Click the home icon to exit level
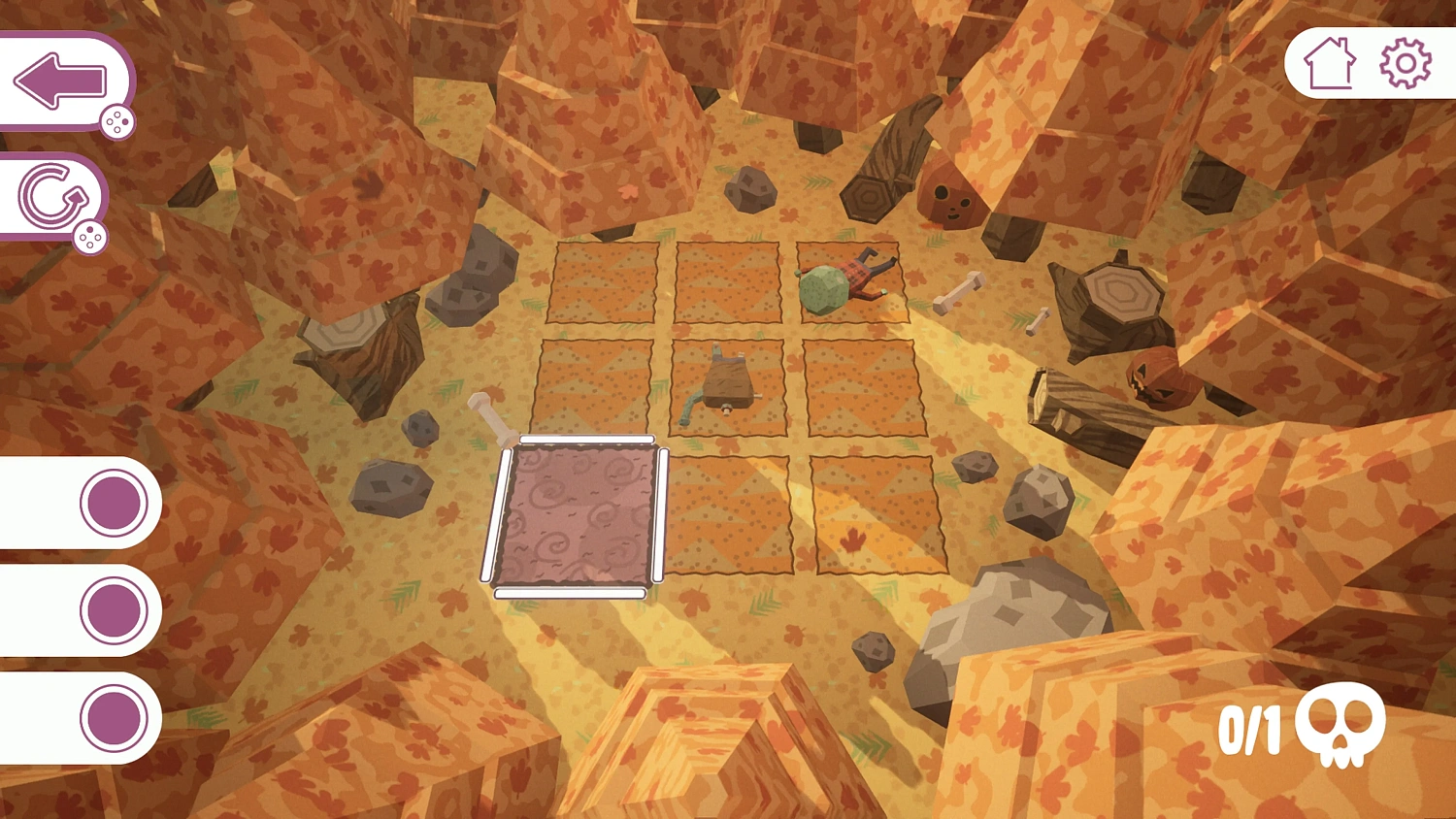The width and height of the screenshot is (1456, 819). coord(1331,61)
